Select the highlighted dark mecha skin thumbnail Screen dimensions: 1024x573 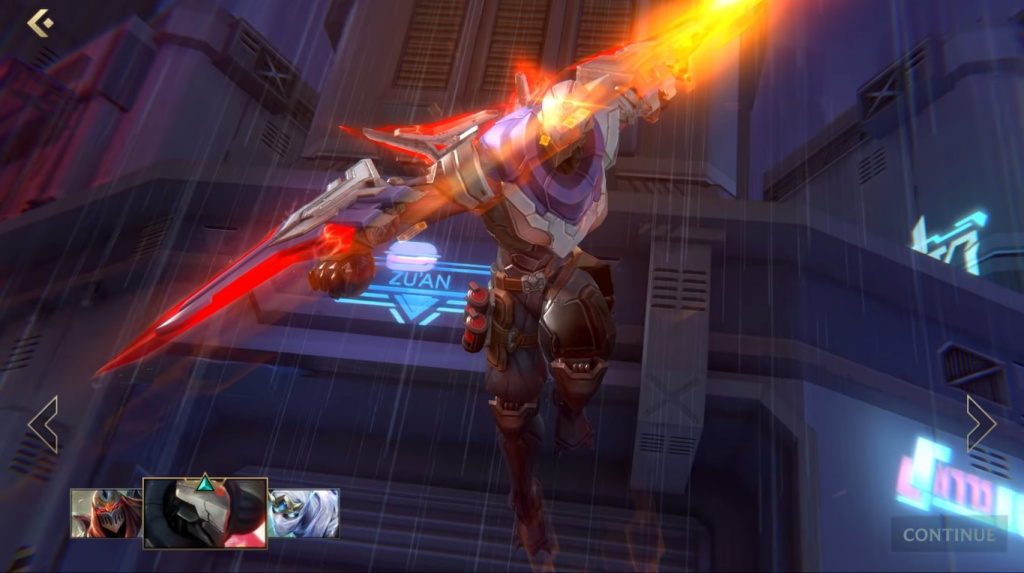click(x=205, y=513)
